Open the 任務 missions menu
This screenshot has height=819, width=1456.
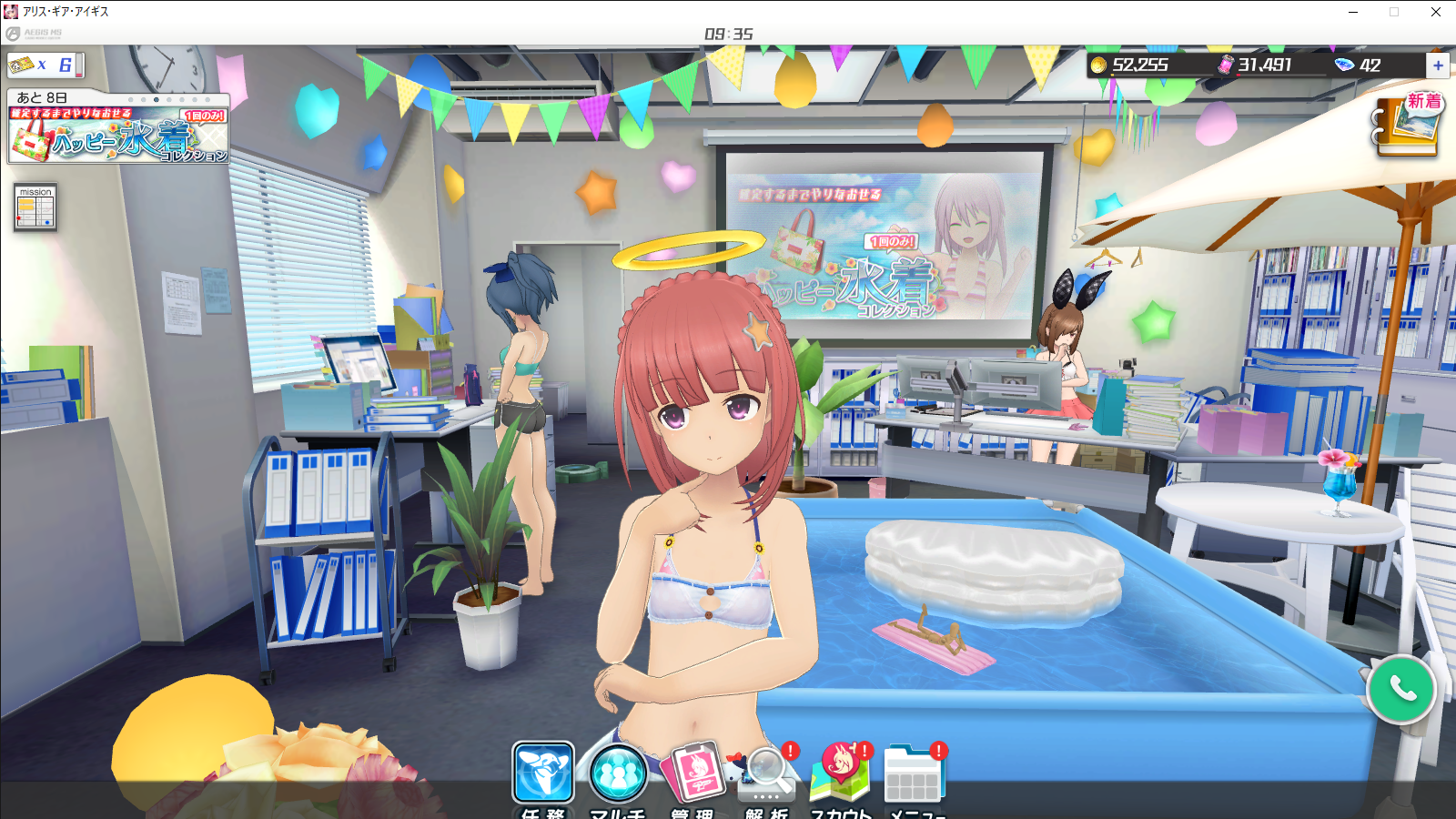[x=543, y=773]
